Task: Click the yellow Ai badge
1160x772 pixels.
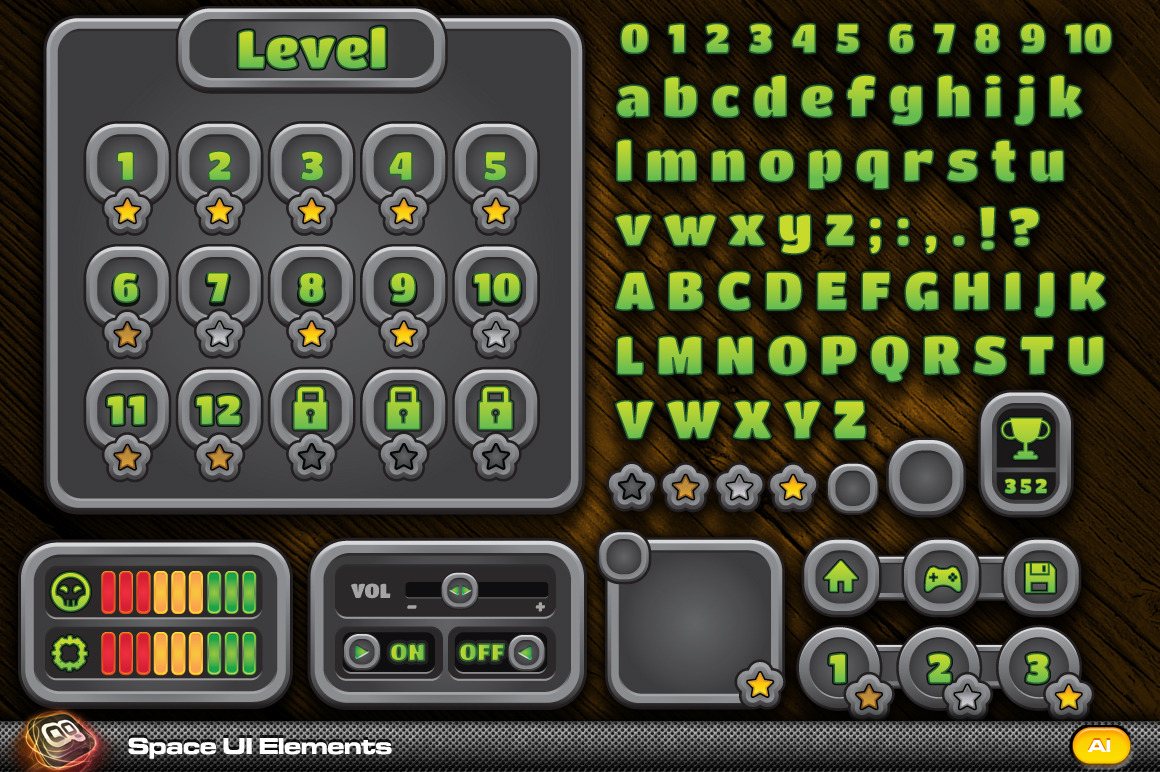Action: [x=1100, y=746]
